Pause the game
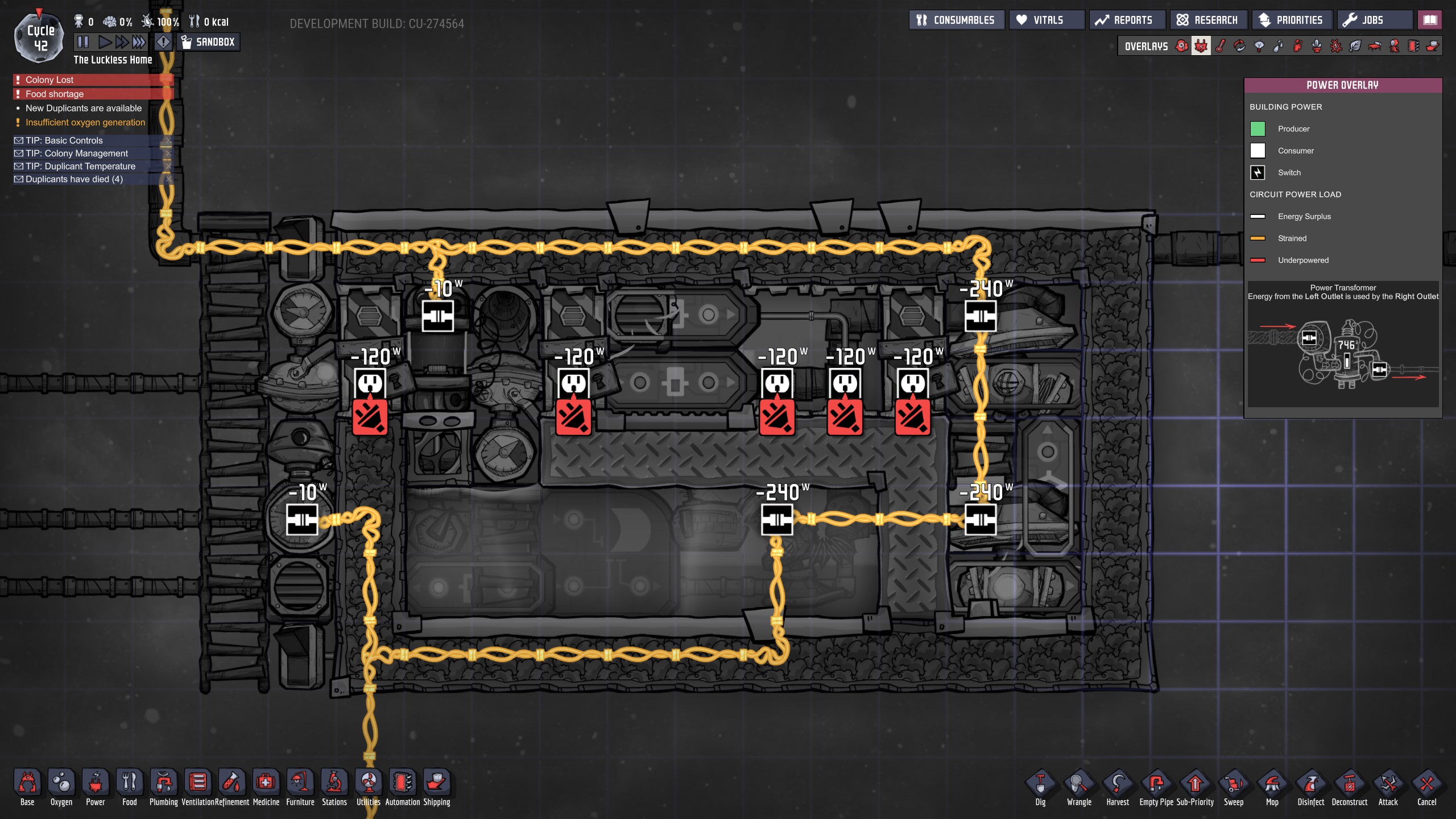Screen dimensions: 1456x819 point(83,41)
